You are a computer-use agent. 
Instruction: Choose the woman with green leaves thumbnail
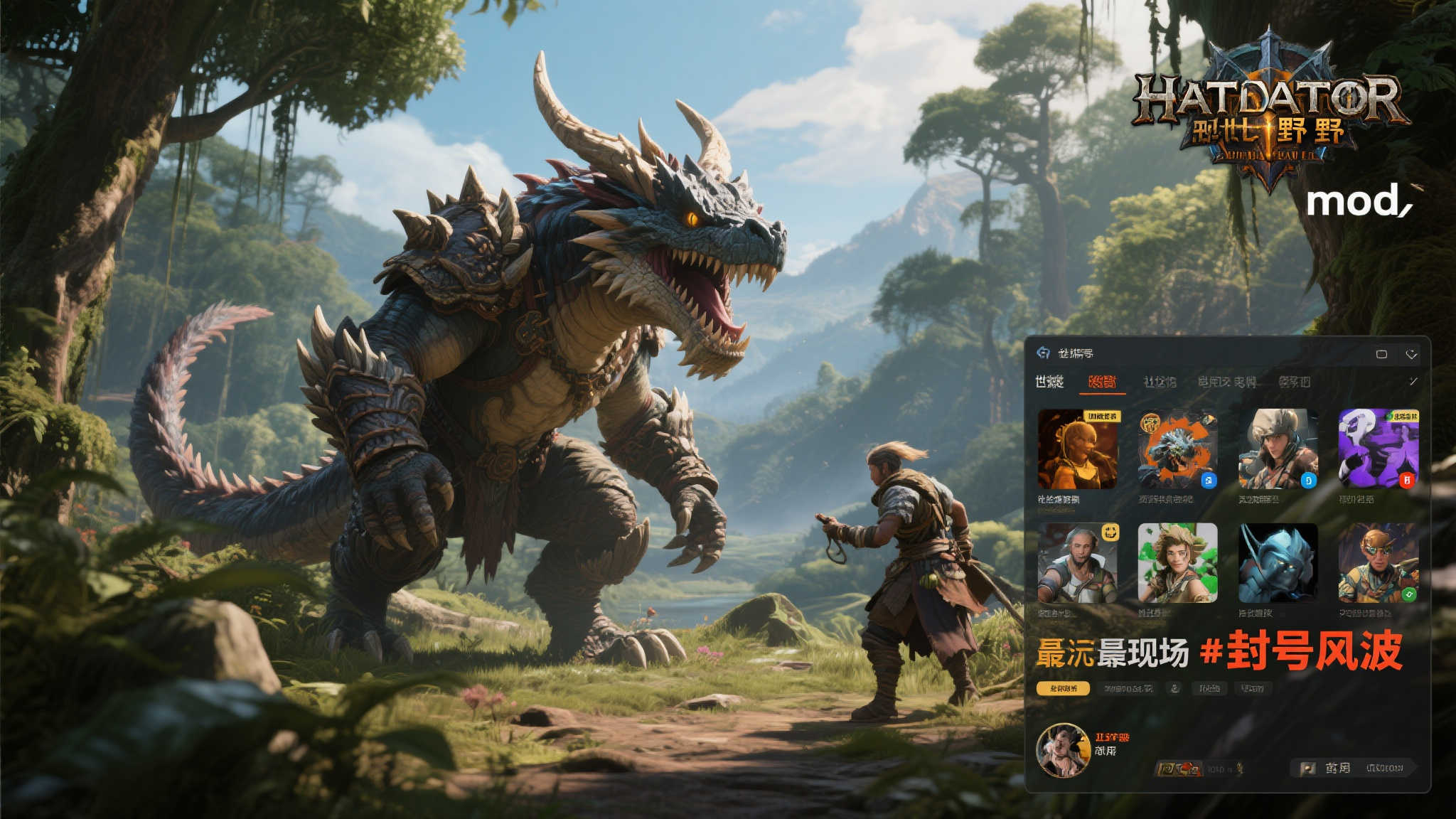pyautogui.click(x=1177, y=563)
